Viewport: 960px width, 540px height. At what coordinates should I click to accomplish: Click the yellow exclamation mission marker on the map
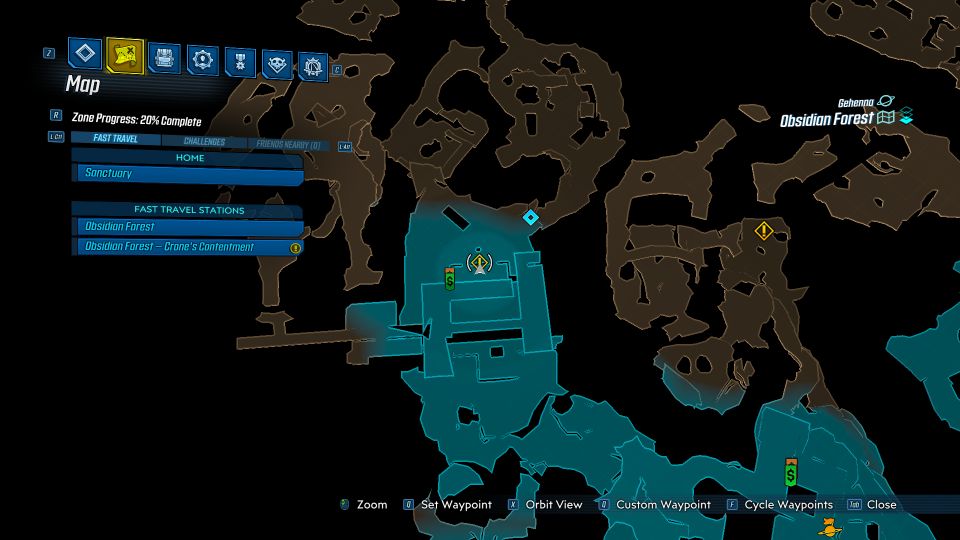point(764,231)
